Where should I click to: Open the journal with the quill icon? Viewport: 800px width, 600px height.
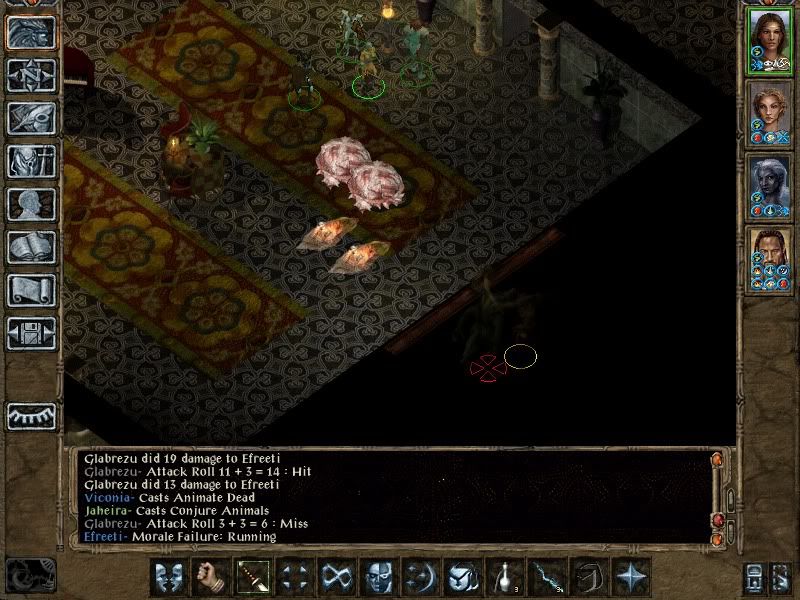(x=31, y=118)
